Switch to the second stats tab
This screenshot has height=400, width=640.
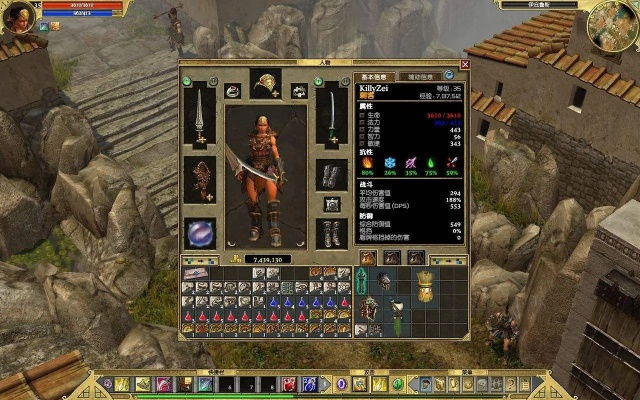point(419,77)
